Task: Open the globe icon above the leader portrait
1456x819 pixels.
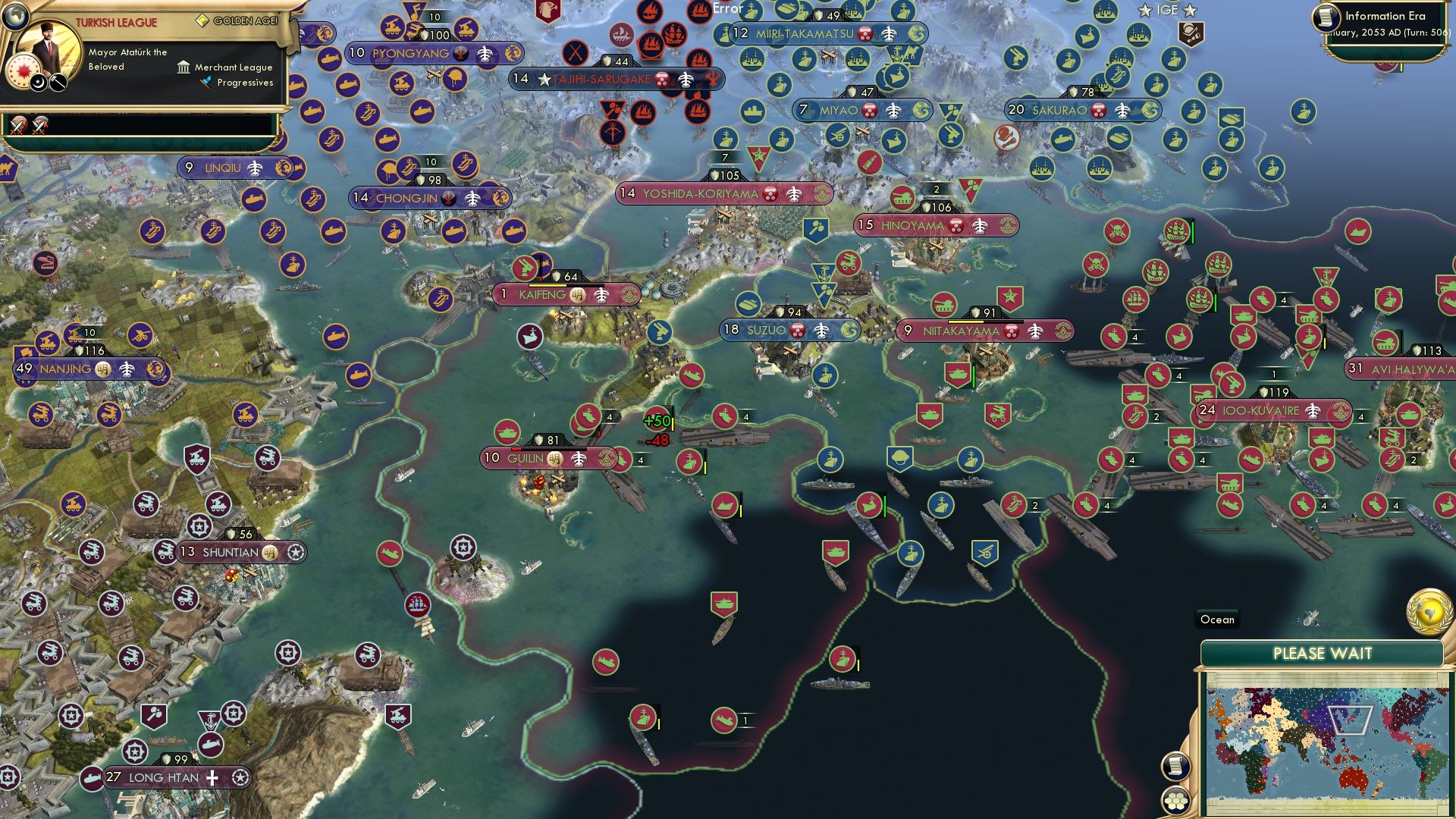Action: [14, 17]
